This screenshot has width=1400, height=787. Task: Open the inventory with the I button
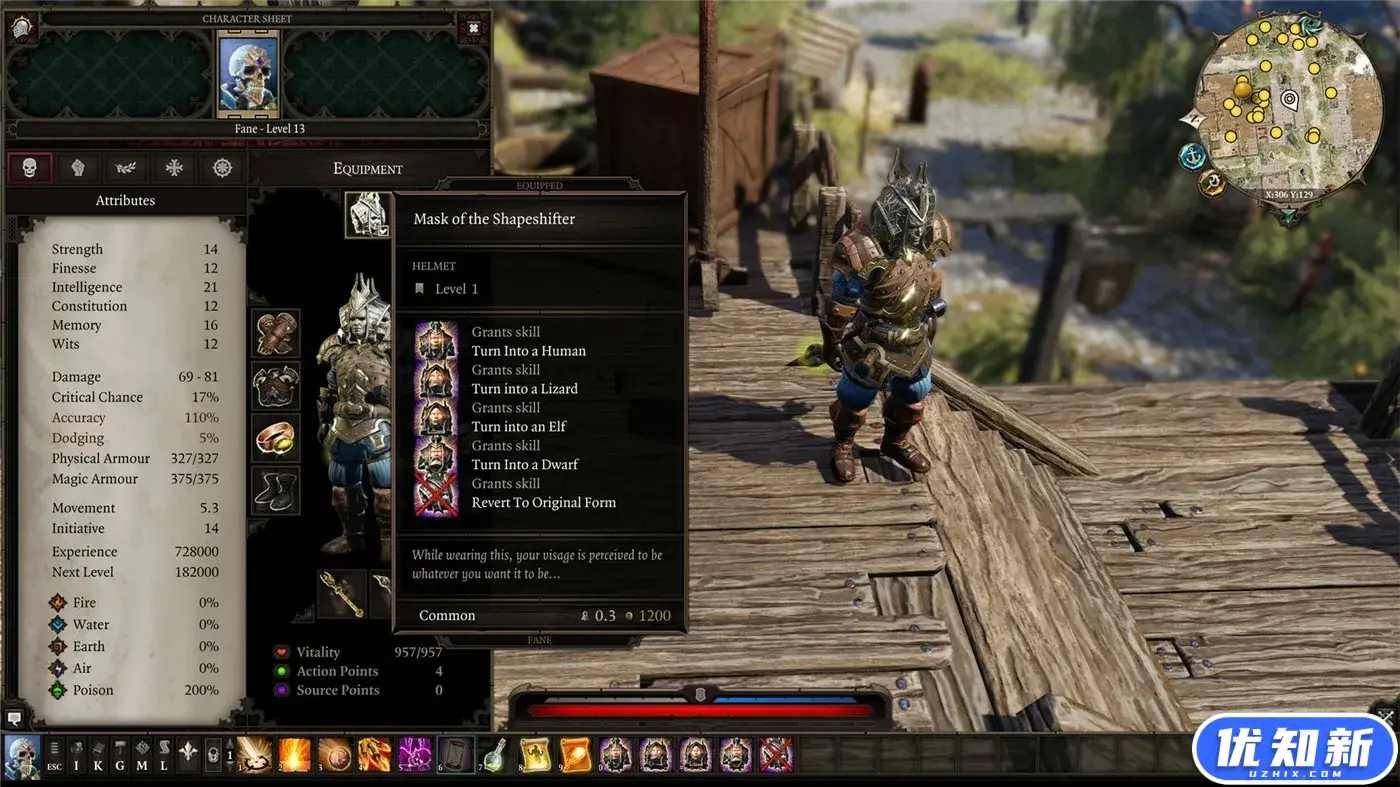point(77,755)
